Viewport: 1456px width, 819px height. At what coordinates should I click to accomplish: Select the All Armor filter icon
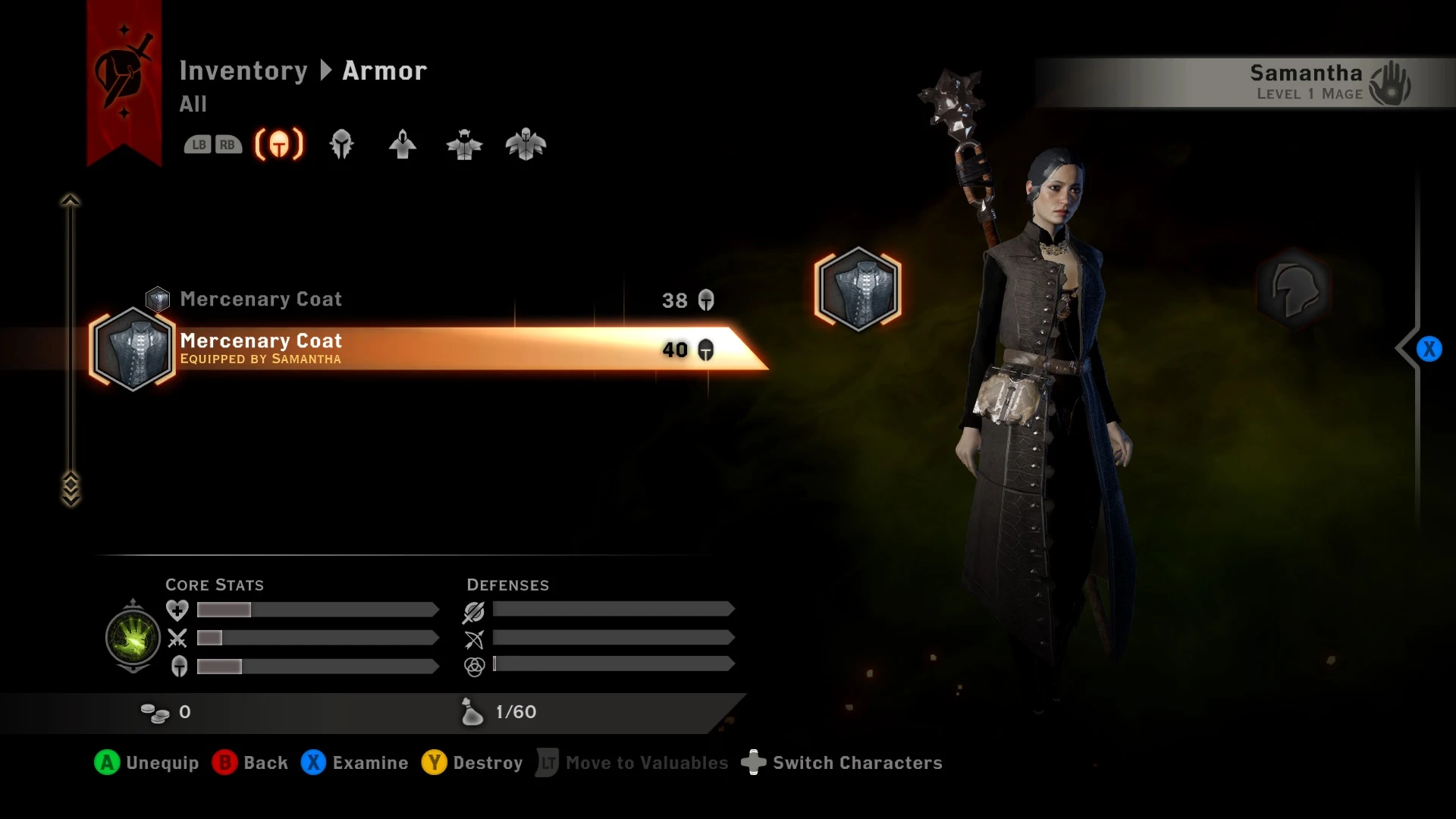[278, 144]
